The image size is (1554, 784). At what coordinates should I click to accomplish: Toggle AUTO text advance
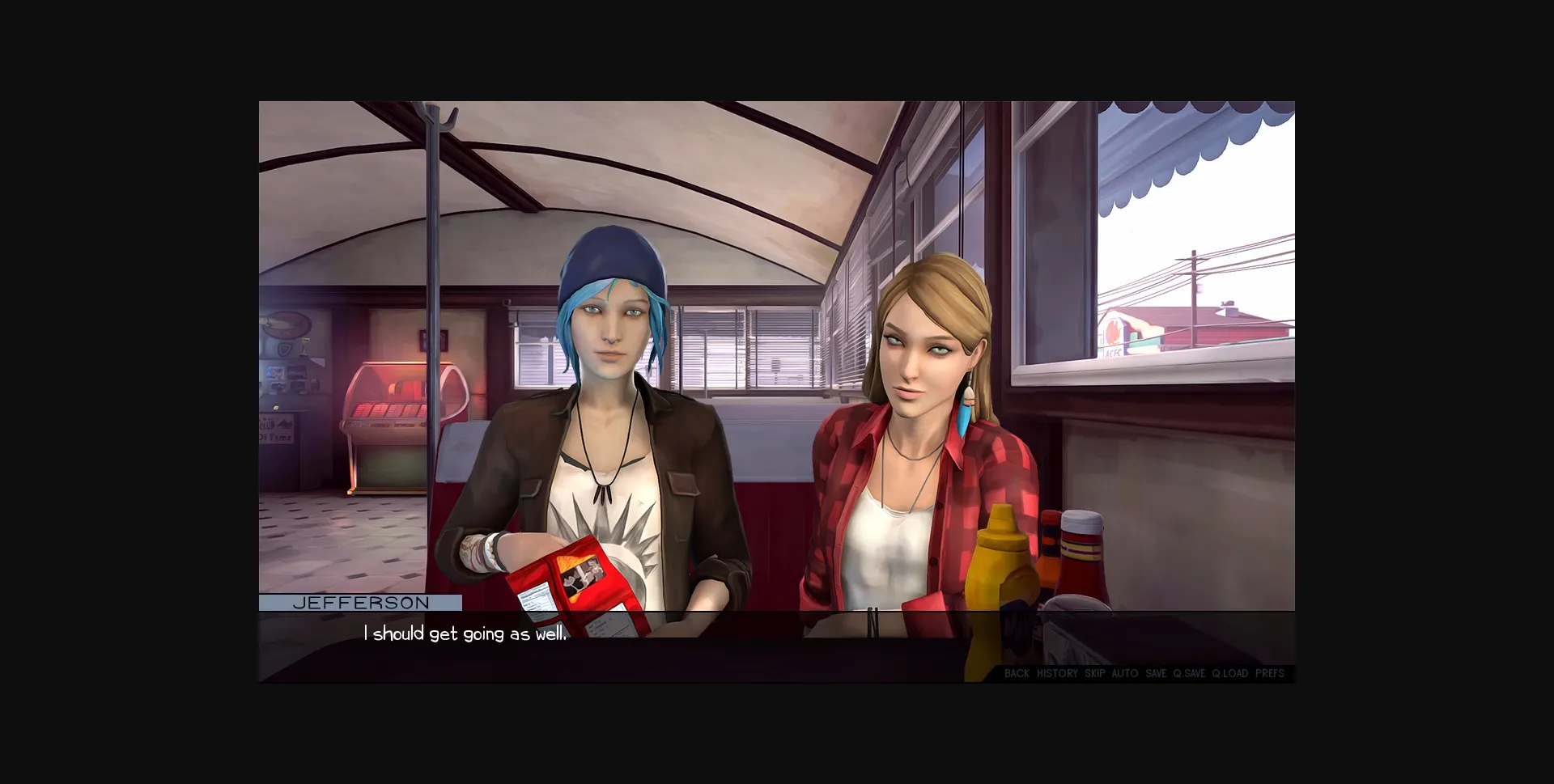pos(1125,673)
